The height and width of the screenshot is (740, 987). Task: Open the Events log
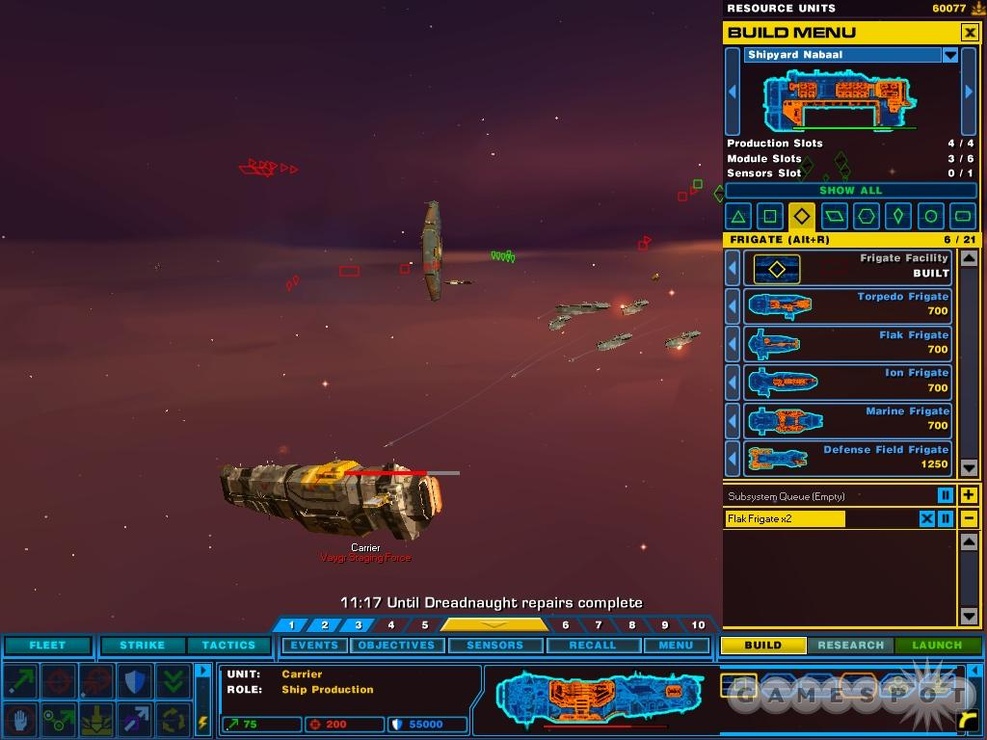click(x=314, y=645)
